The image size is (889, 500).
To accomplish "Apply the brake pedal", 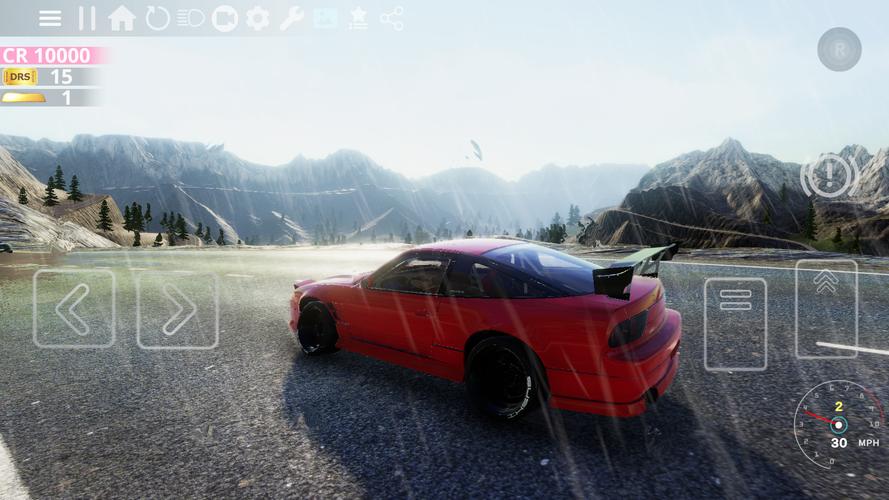I will click(735, 323).
